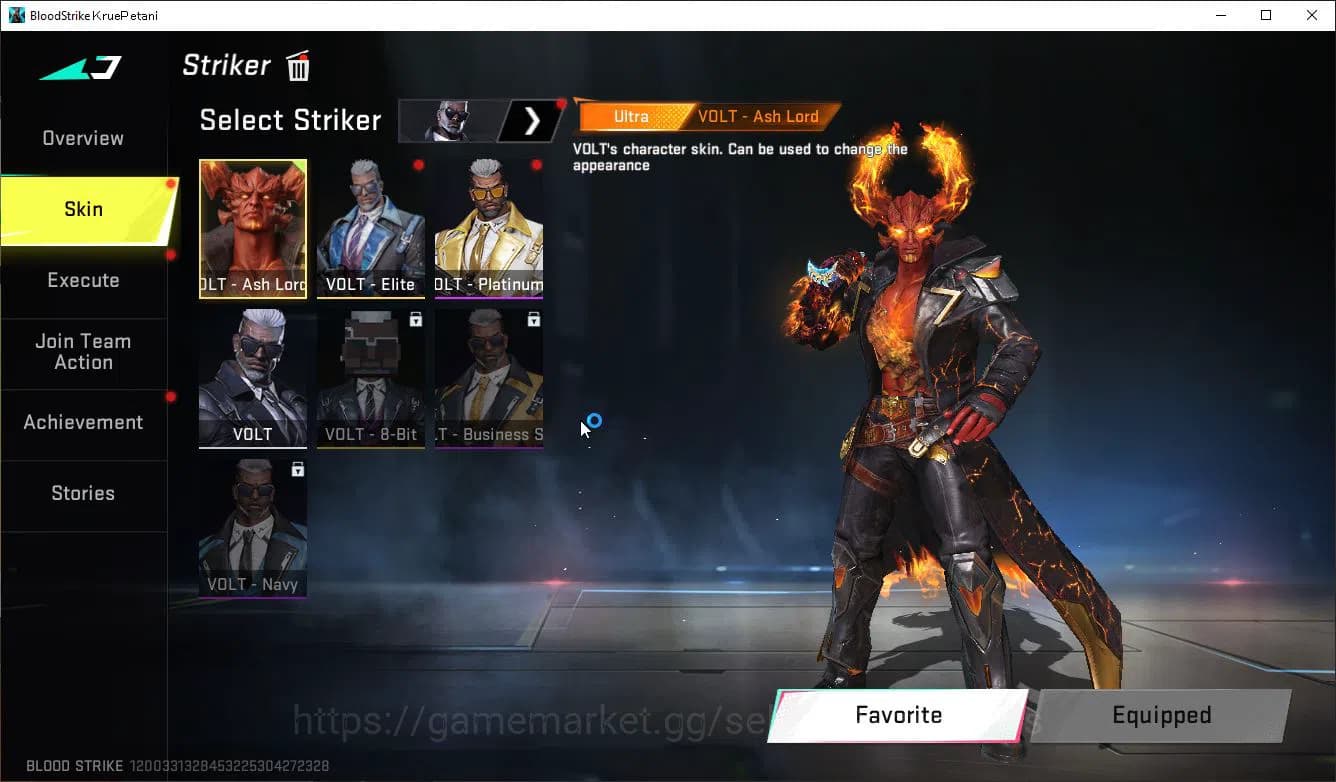
Task: Click the lock icon on VOLT - 8-Bit
Action: pos(417,318)
